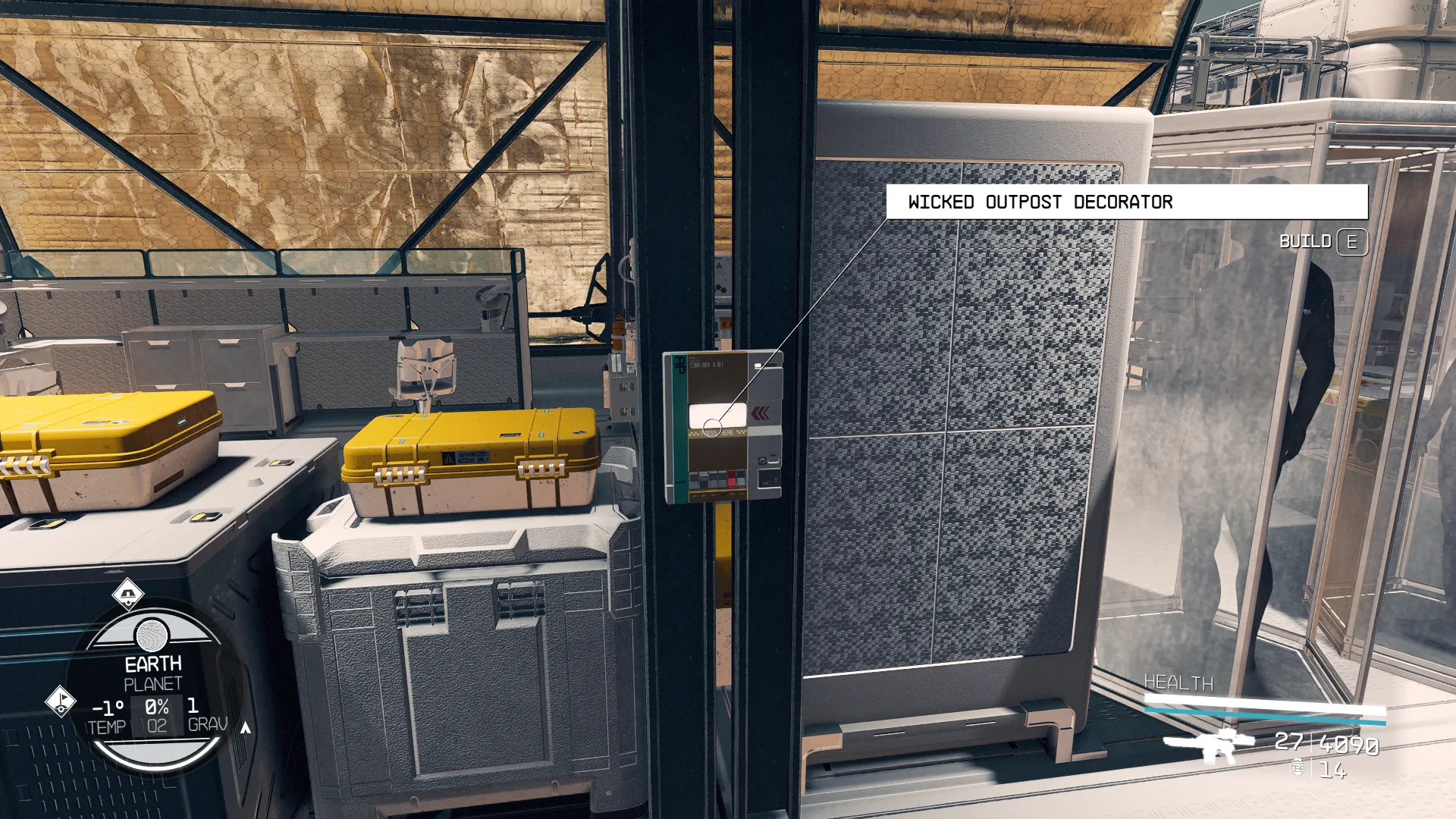The image size is (1456, 819).
Task: Click the Wicked Outpost Decorator label
Action: point(1040,202)
